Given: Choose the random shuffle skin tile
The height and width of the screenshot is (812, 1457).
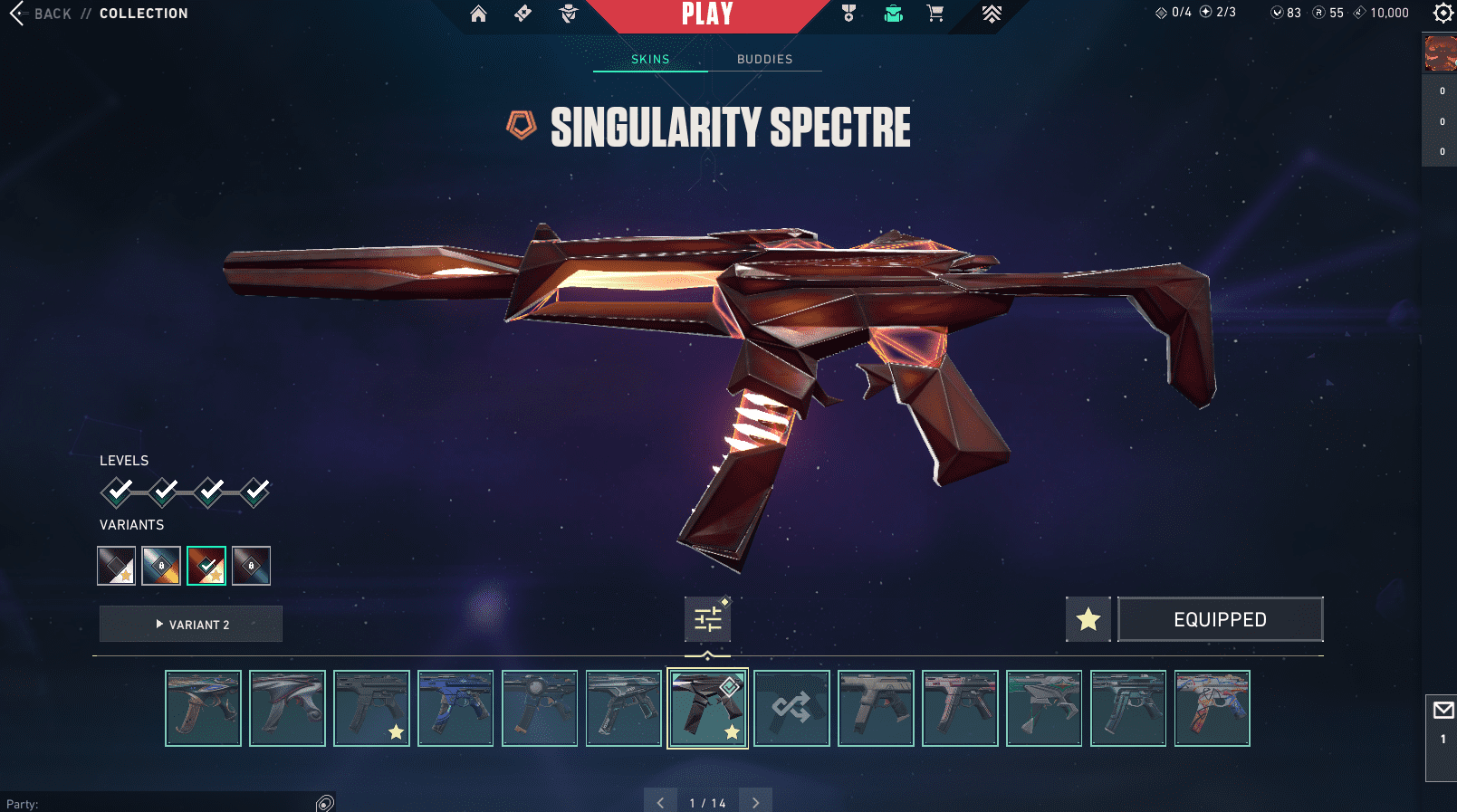Looking at the screenshot, I should point(791,708).
